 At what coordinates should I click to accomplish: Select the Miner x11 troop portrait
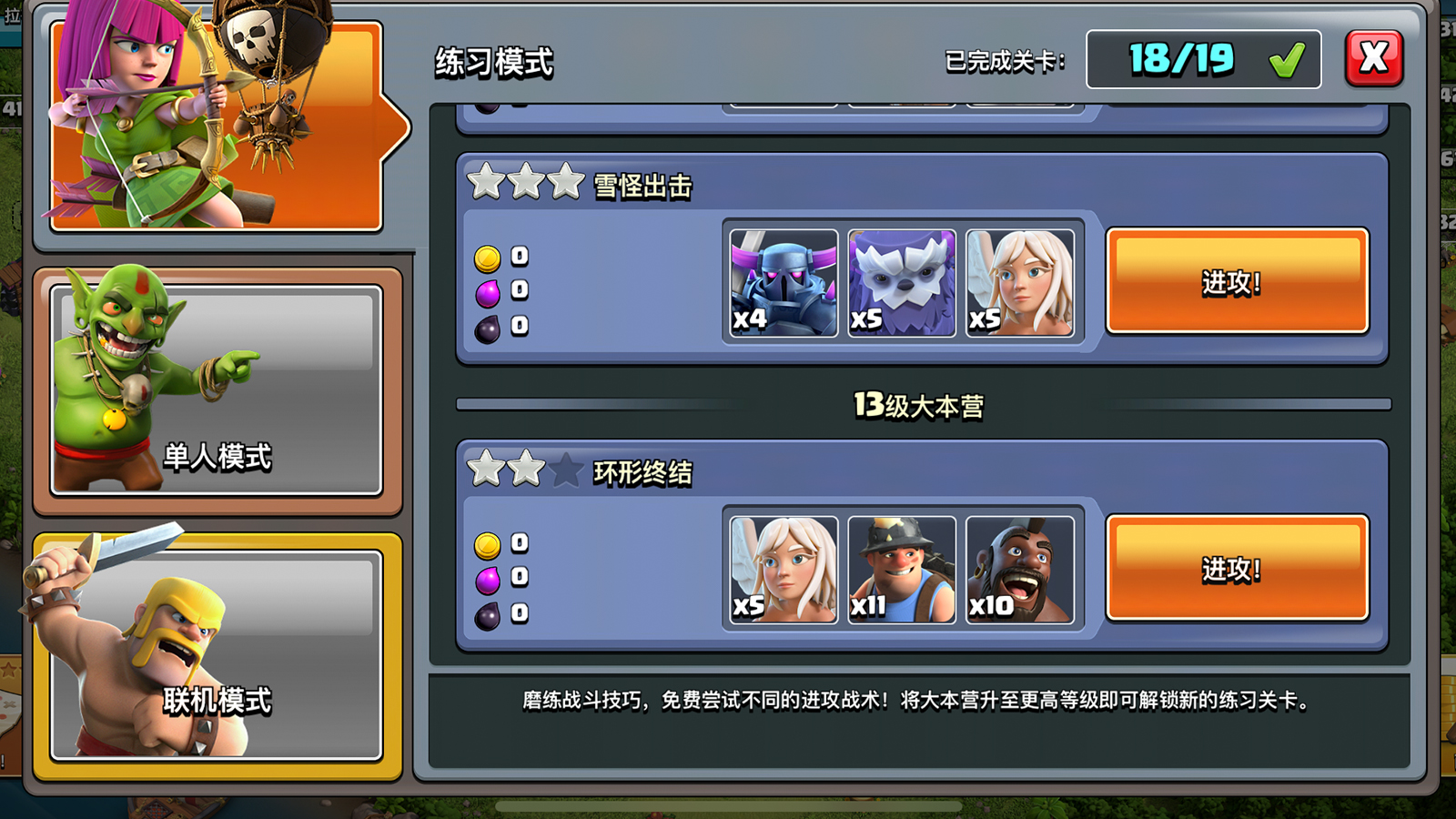point(900,567)
